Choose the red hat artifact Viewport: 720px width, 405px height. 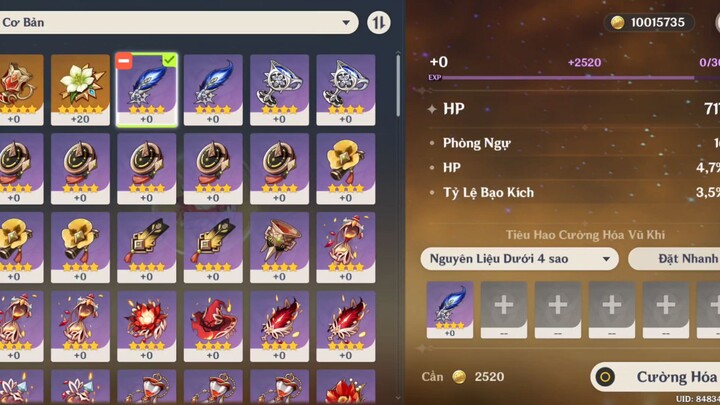pos(212,320)
